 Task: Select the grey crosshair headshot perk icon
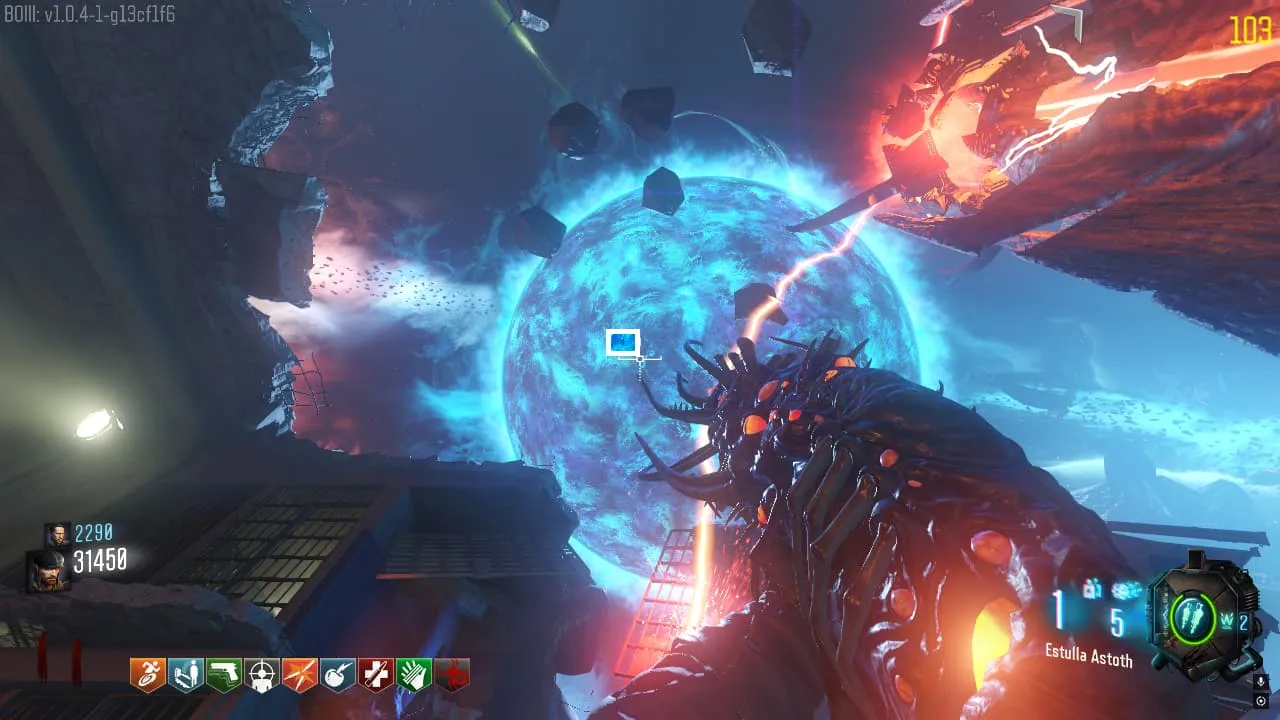point(261,675)
